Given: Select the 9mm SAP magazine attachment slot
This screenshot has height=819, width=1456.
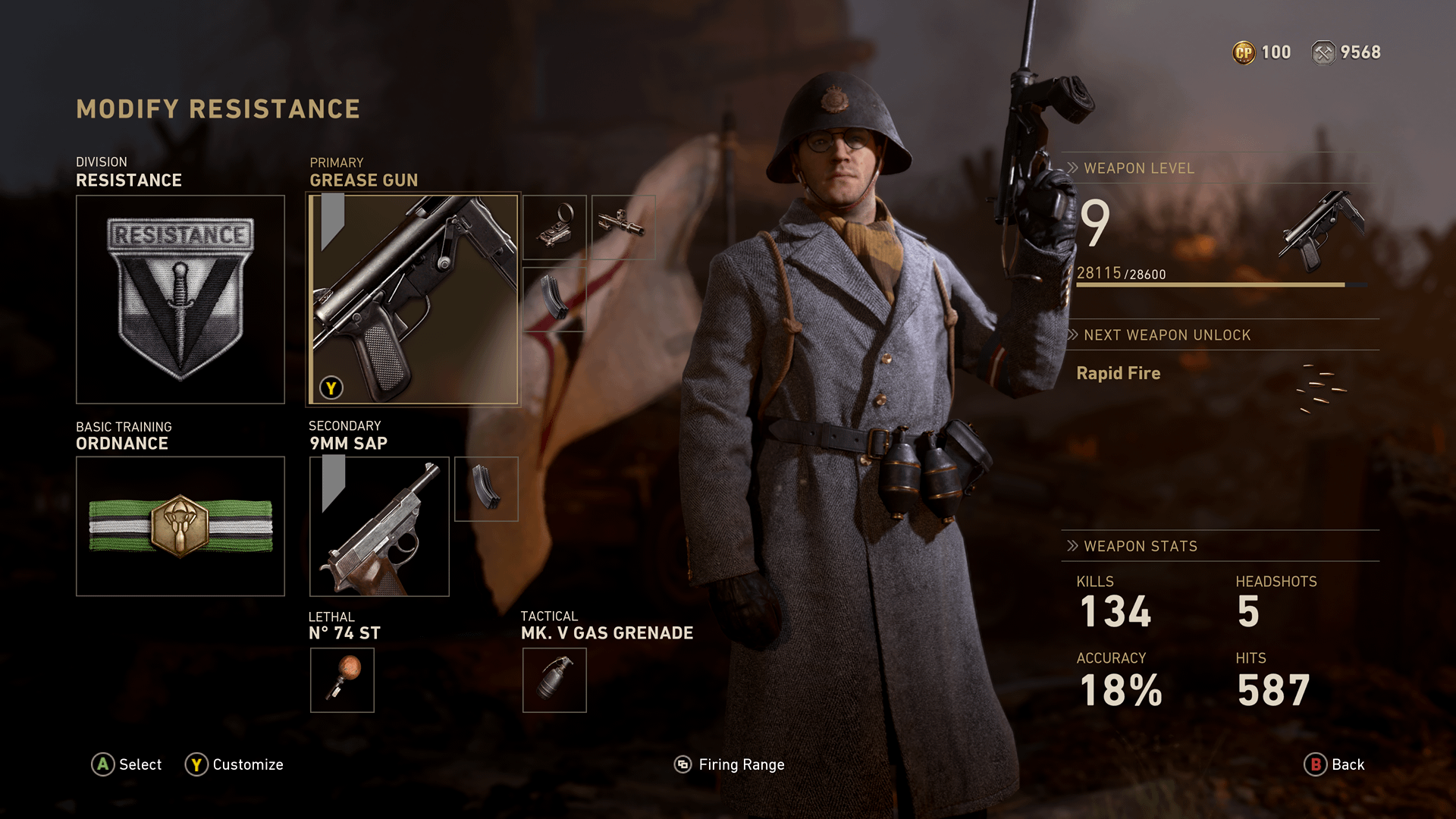Looking at the screenshot, I should tap(486, 488).
